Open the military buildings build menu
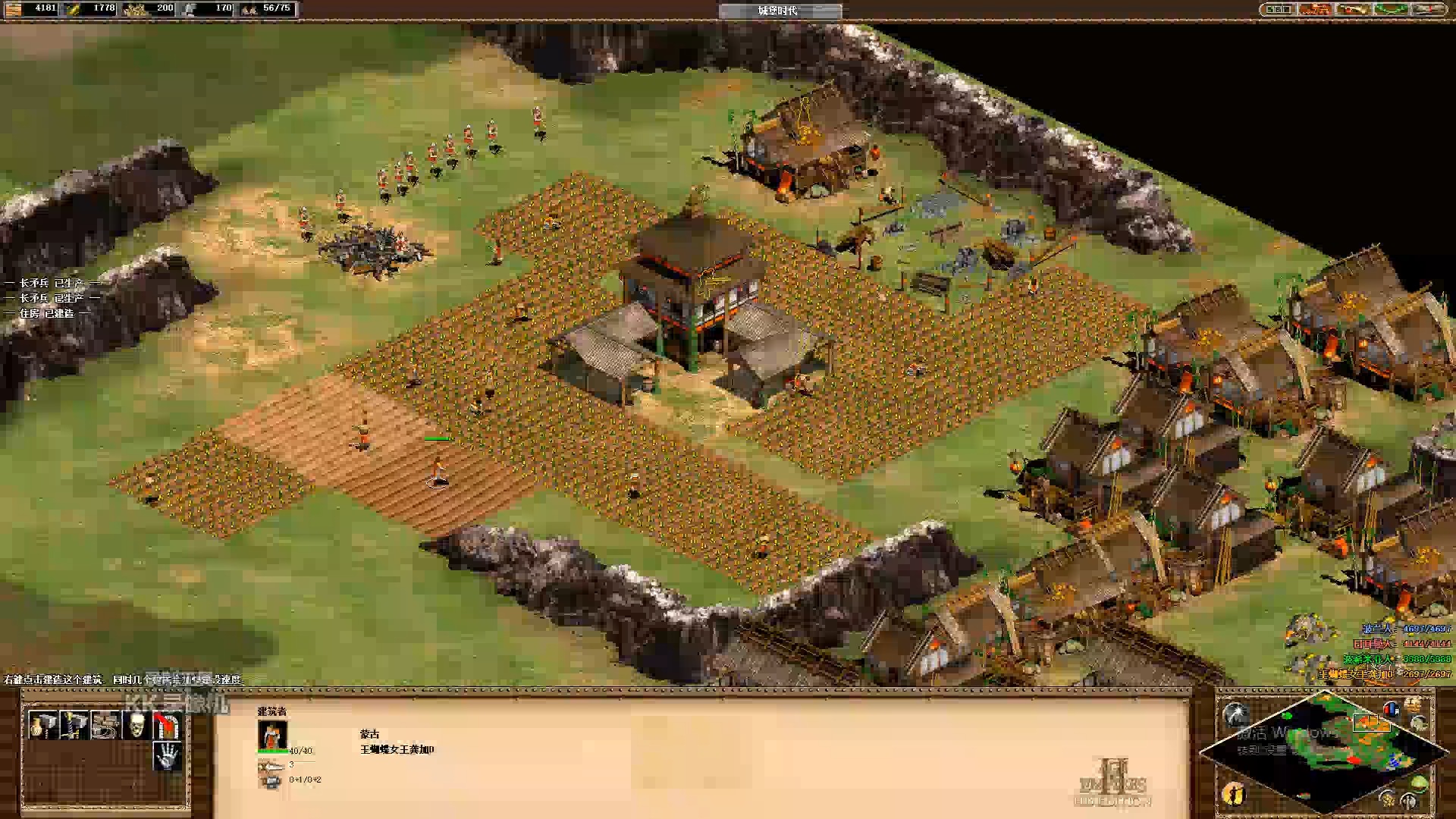The width and height of the screenshot is (1456, 819). [x=75, y=726]
